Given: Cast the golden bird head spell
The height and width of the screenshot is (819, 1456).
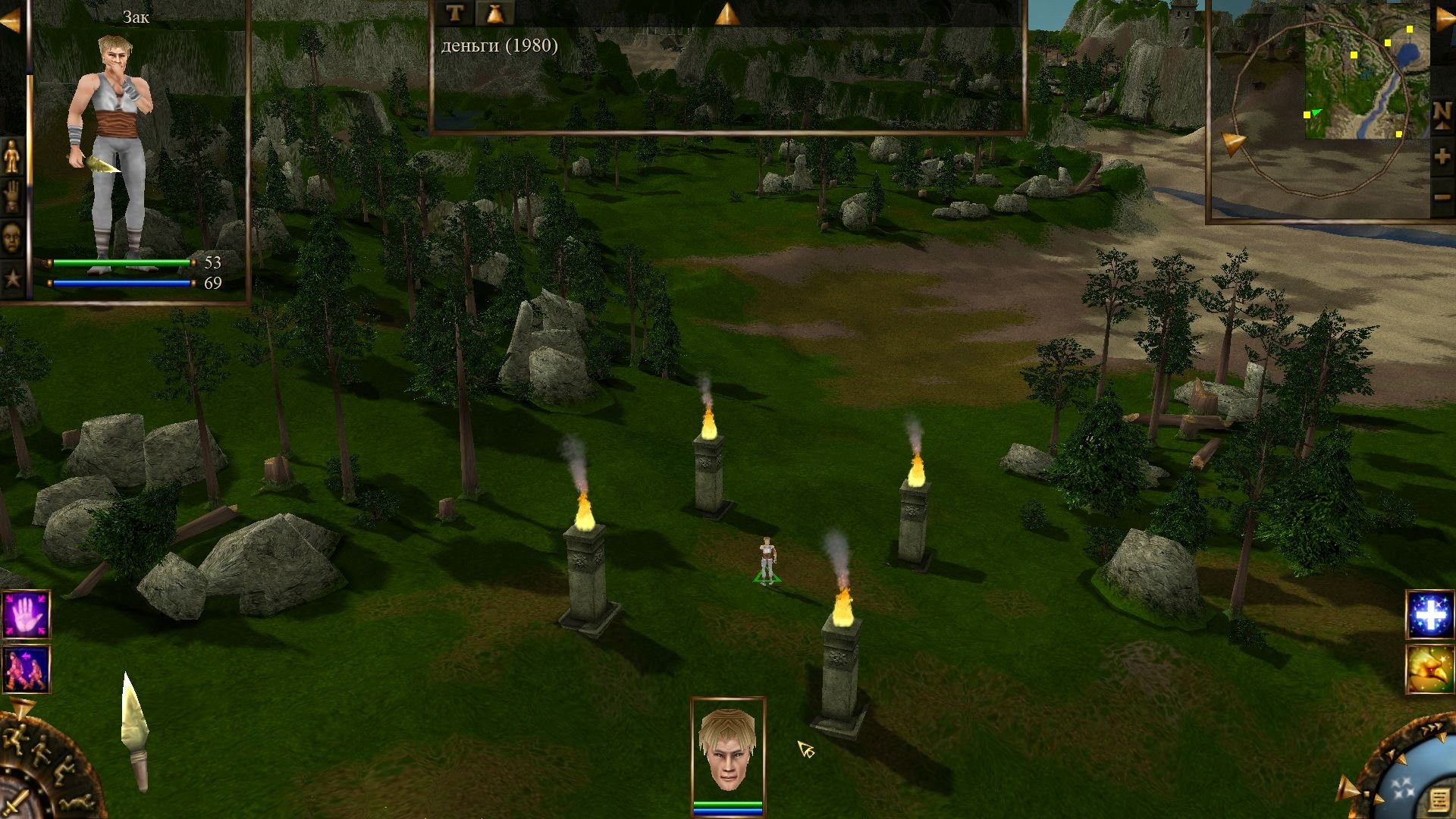Looking at the screenshot, I should point(1429,669).
